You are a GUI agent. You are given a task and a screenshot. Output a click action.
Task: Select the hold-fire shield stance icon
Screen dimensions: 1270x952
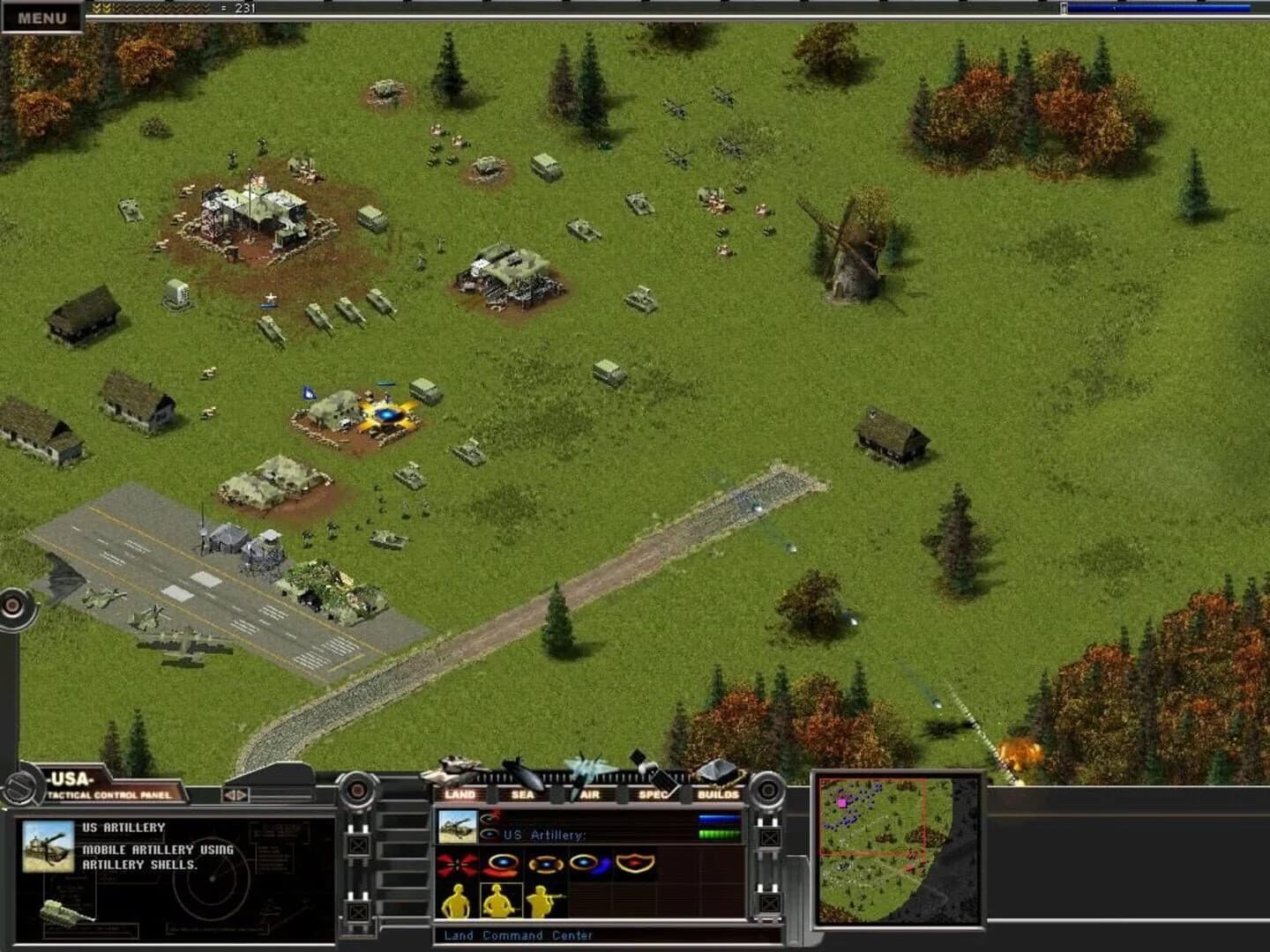(634, 863)
